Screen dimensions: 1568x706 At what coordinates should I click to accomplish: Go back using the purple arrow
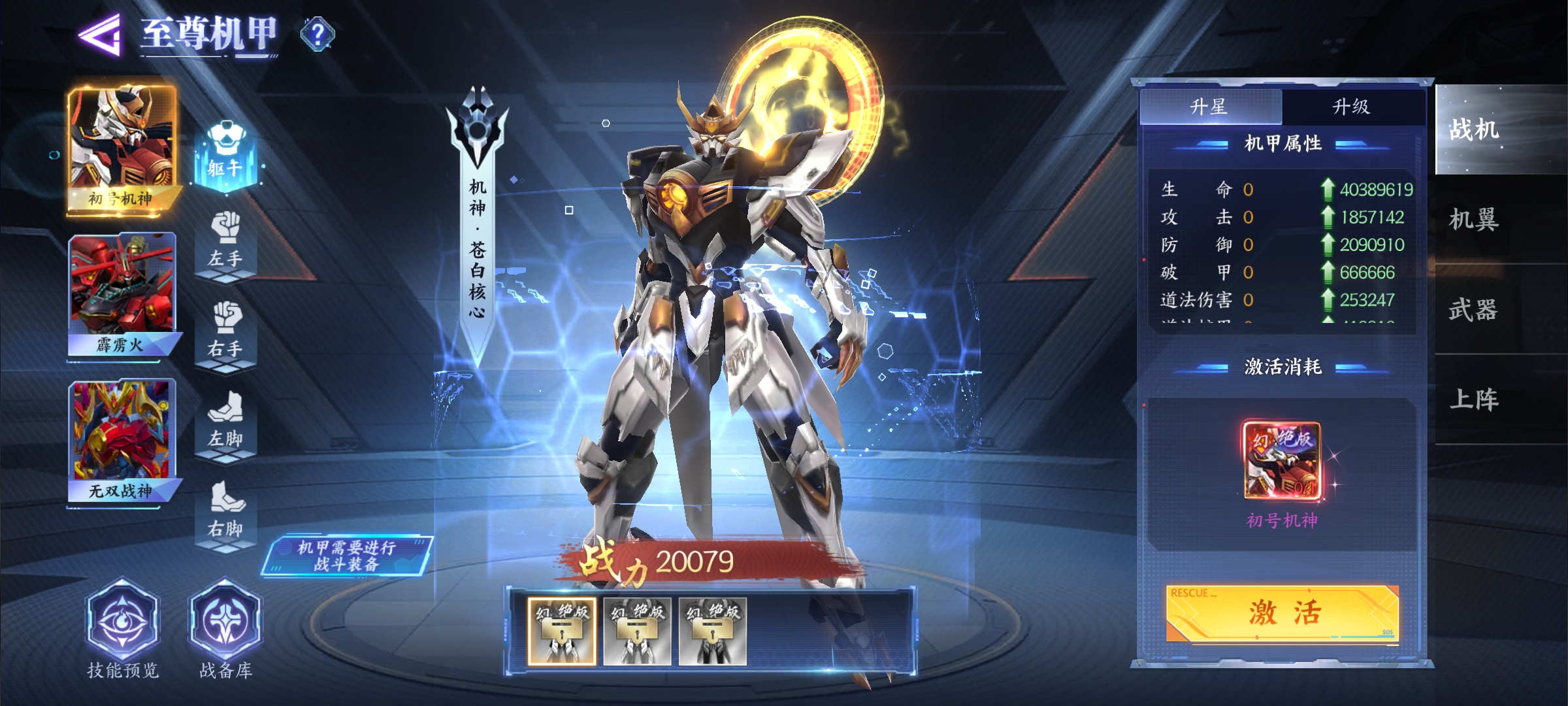click(100, 34)
